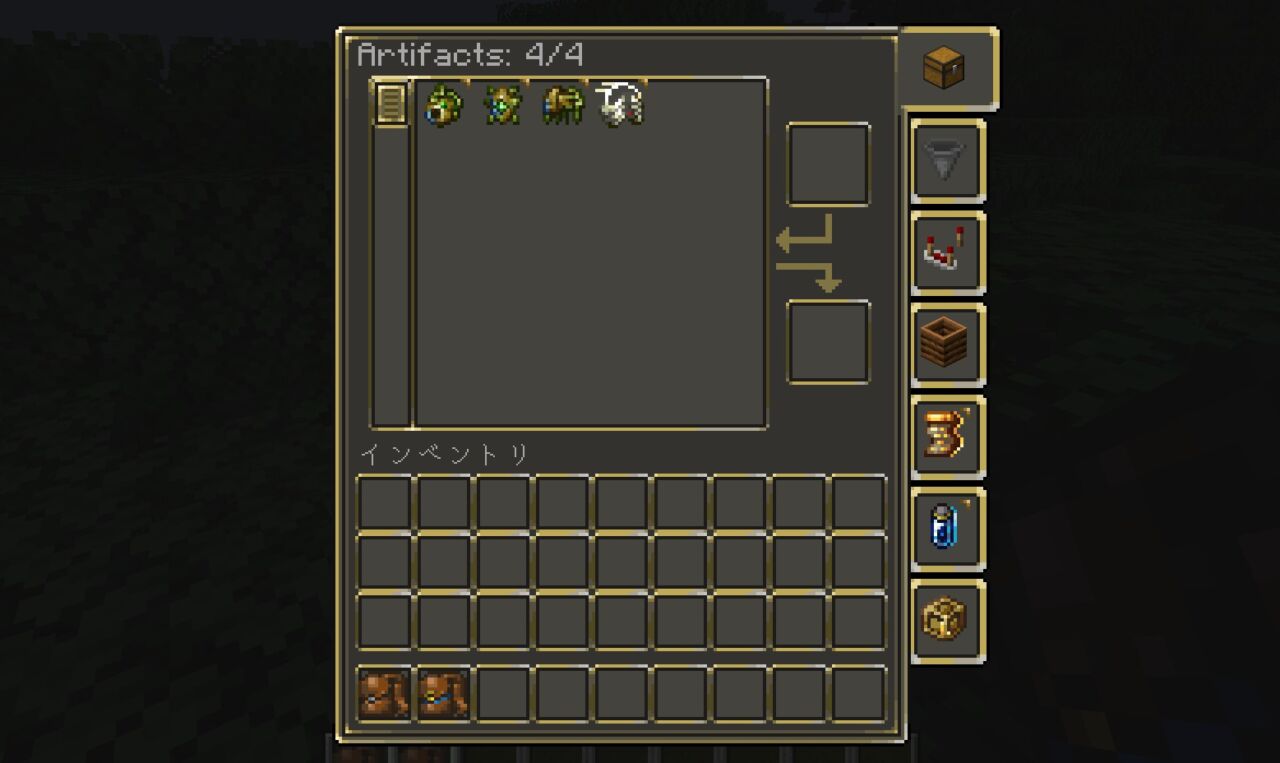Image resolution: width=1280 pixels, height=763 pixels.
Task: Open the bottom golden trinket tab
Action: click(947, 620)
